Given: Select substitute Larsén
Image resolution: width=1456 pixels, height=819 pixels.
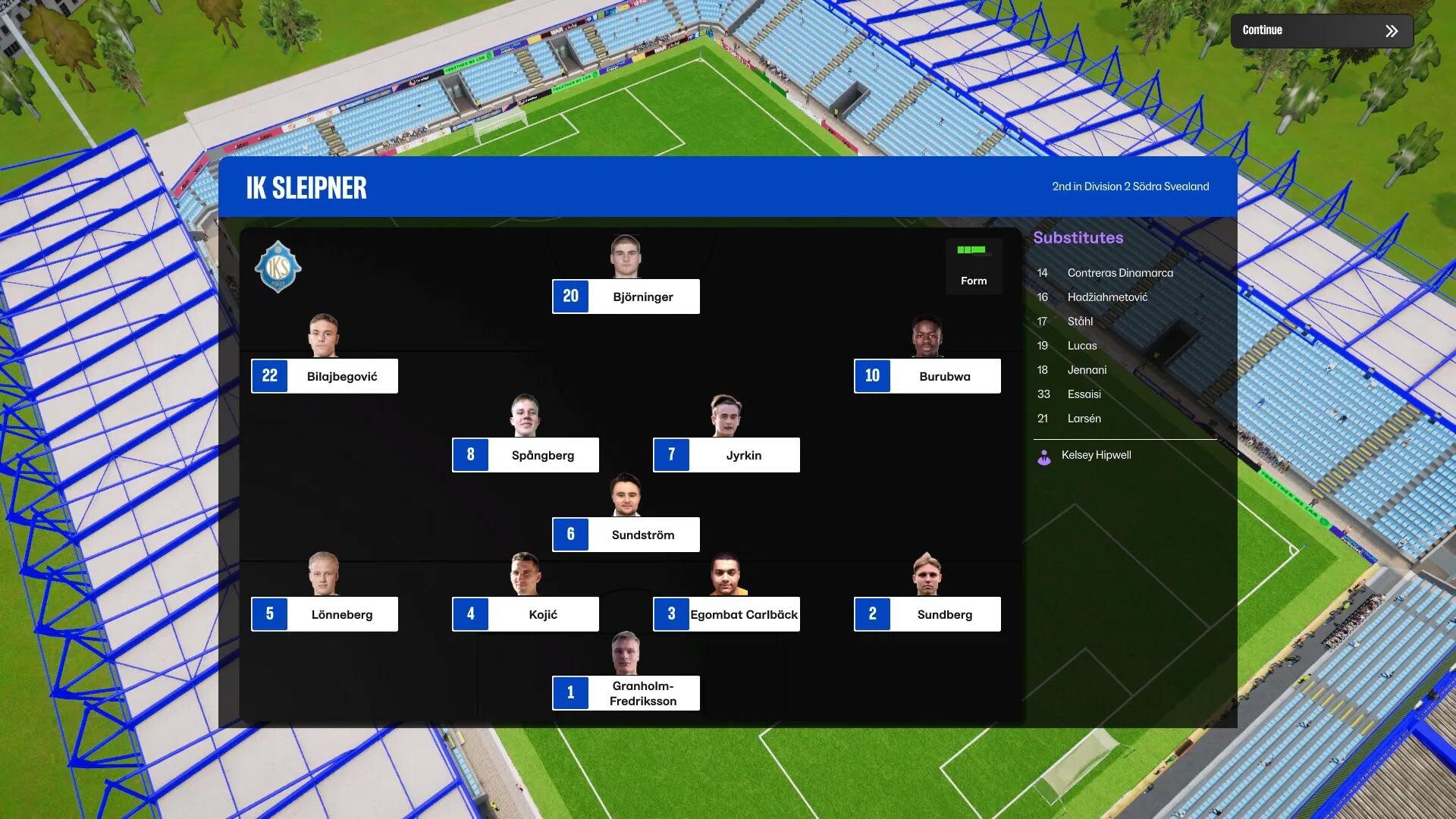Looking at the screenshot, I should pyautogui.click(x=1084, y=419).
